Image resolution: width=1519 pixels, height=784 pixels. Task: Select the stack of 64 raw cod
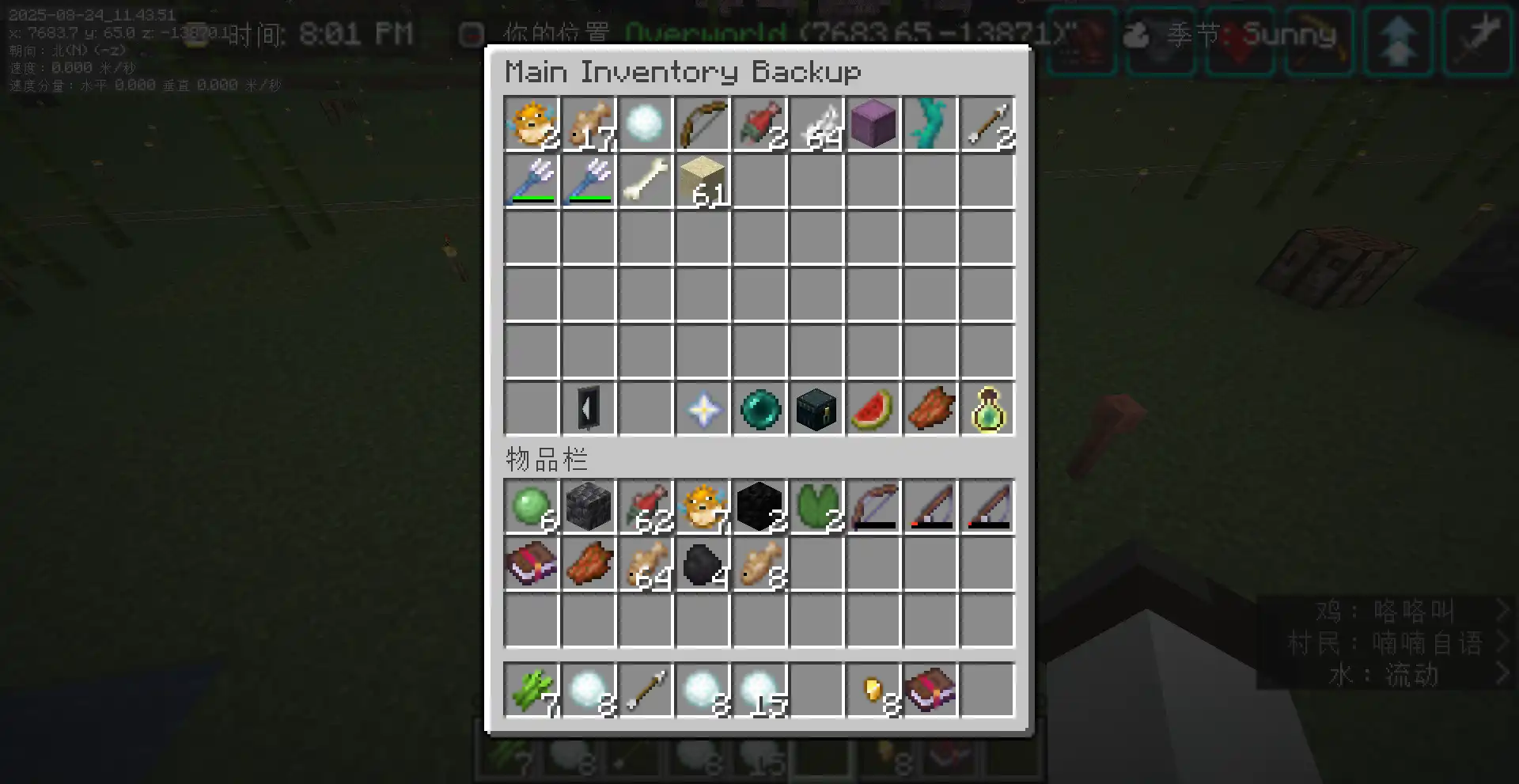[646, 563]
